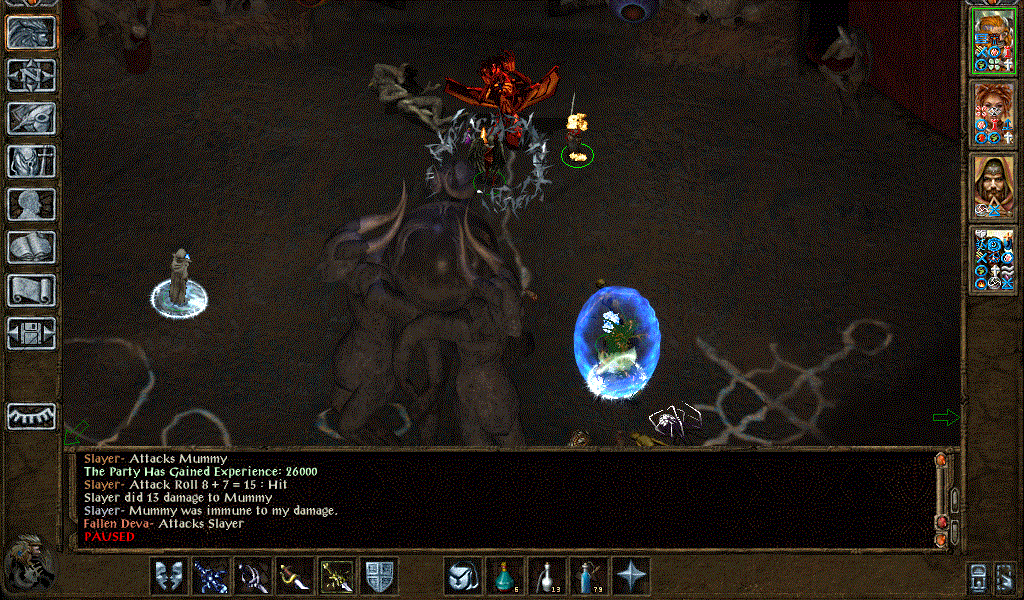Viewport: 1024px width, 600px height.
Task: Select the red-haired character portrait
Action: point(993,114)
